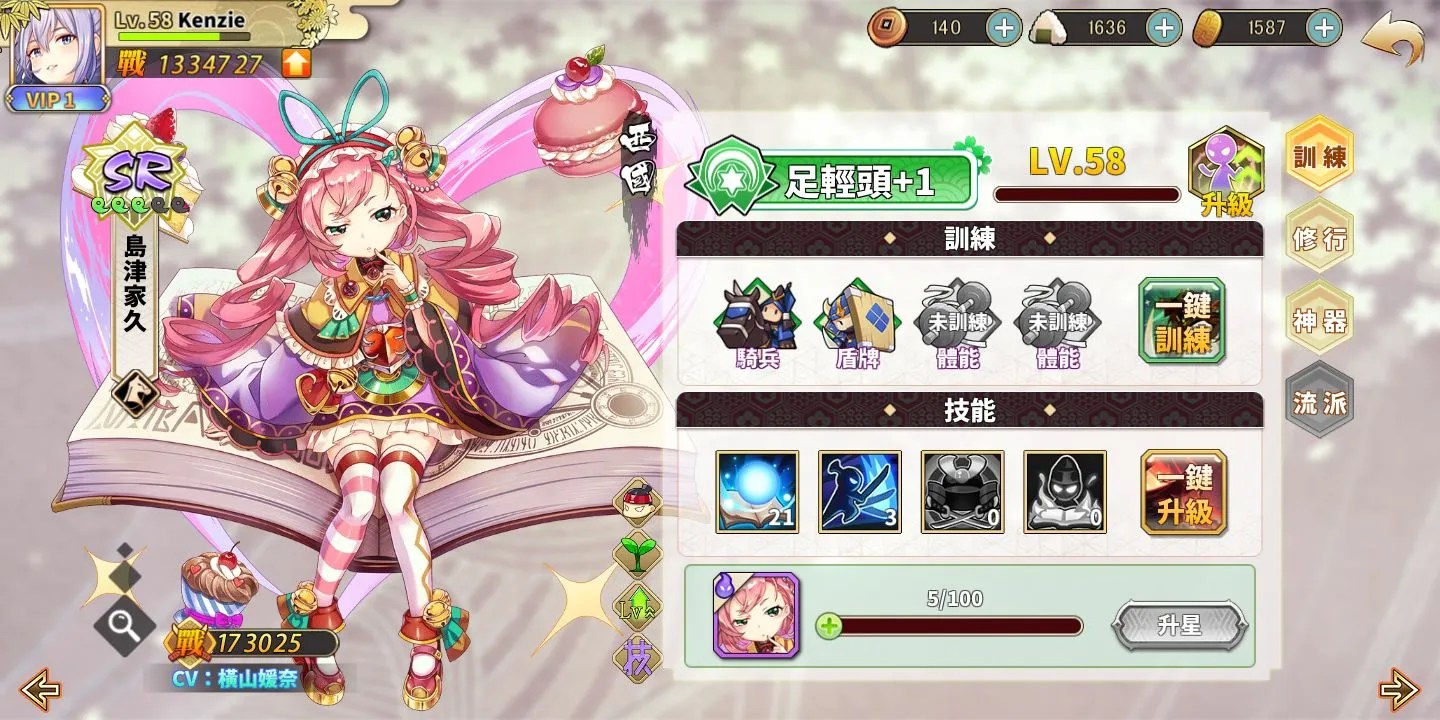Select the ninja slash skill icon
Image resolution: width=1440 pixels, height=720 pixels.
[x=859, y=492]
